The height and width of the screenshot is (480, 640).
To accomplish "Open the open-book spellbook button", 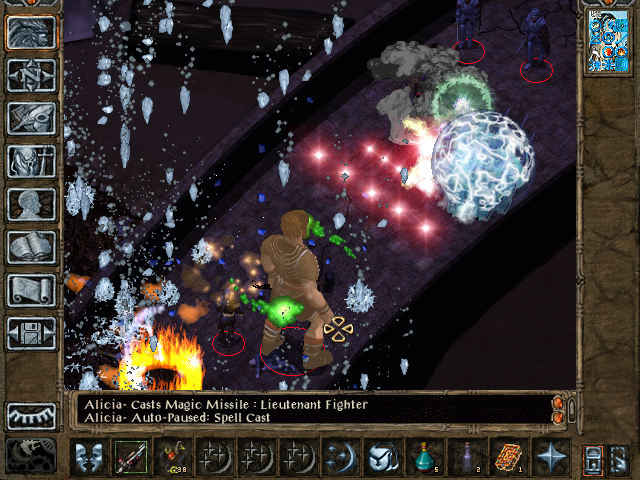I will (31, 247).
